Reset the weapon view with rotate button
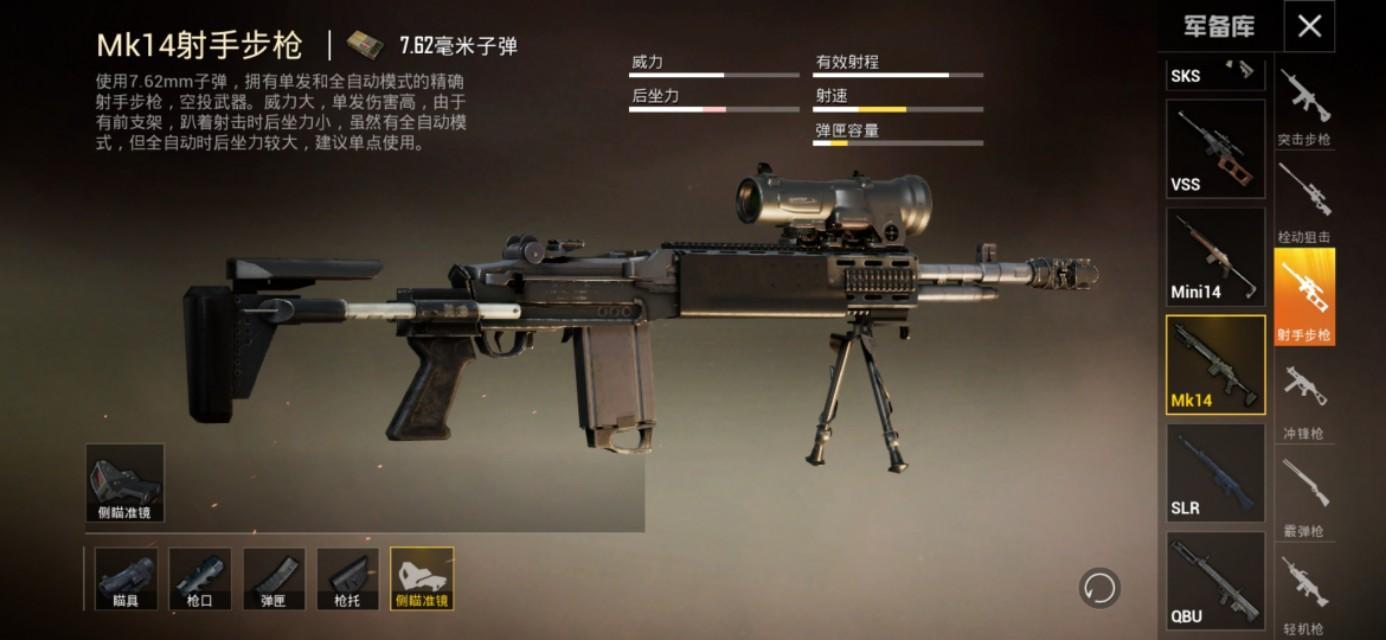 coord(1099,587)
